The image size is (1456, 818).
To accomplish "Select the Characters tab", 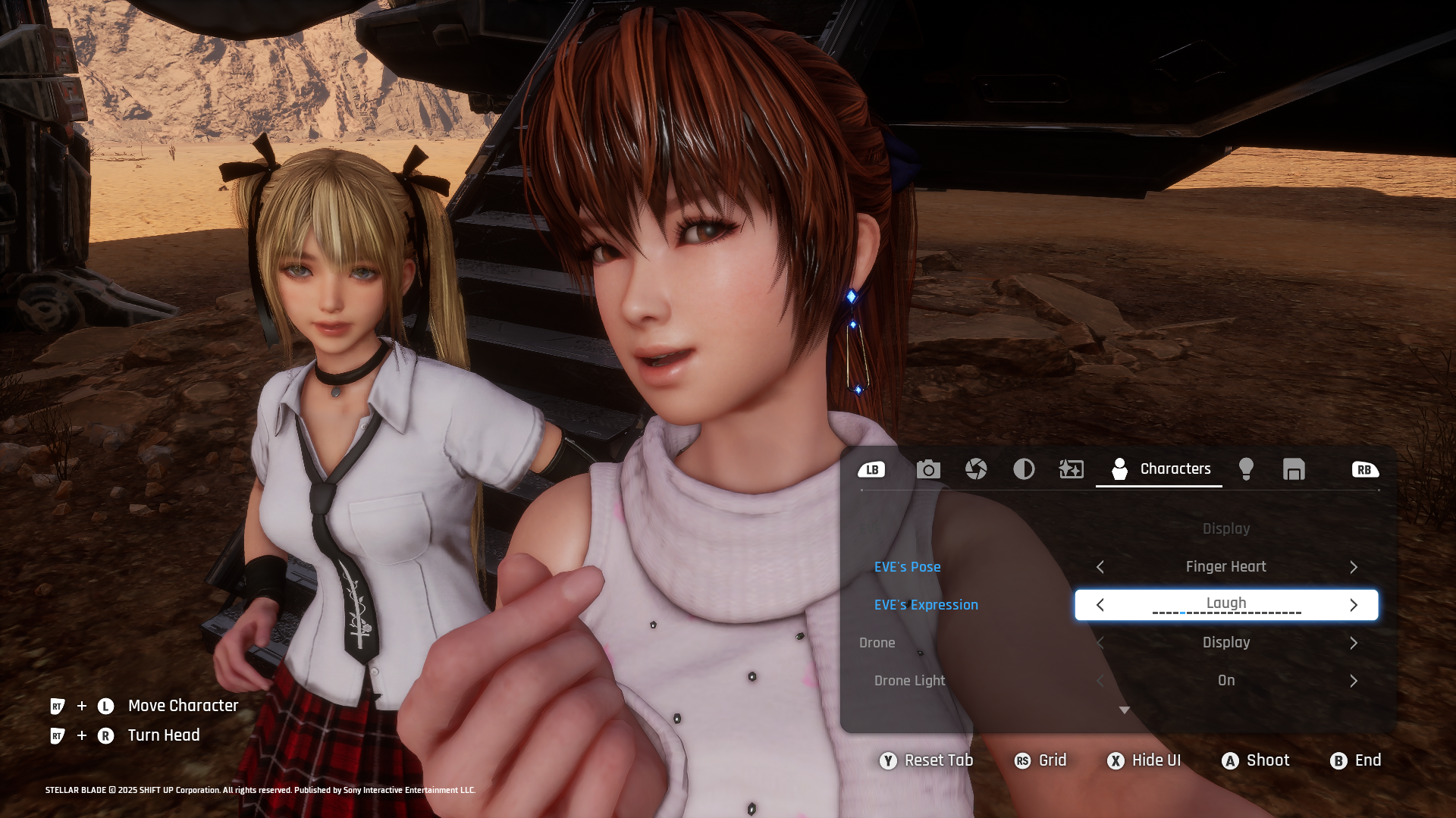I will [1160, 469].
